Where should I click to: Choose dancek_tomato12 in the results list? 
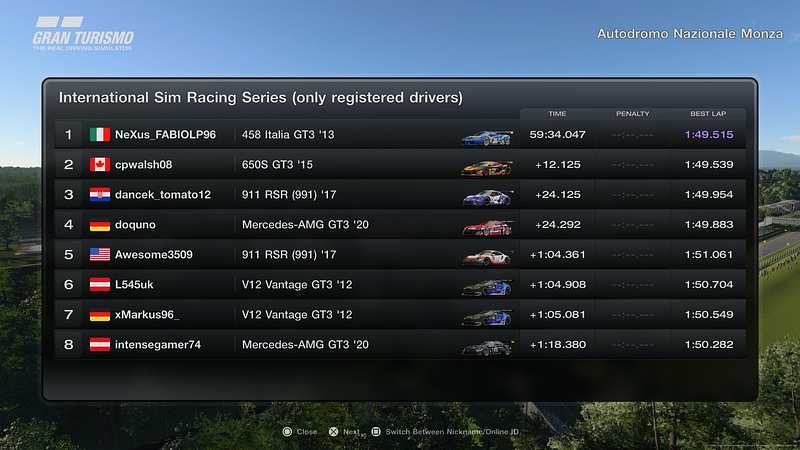(400, 195)
